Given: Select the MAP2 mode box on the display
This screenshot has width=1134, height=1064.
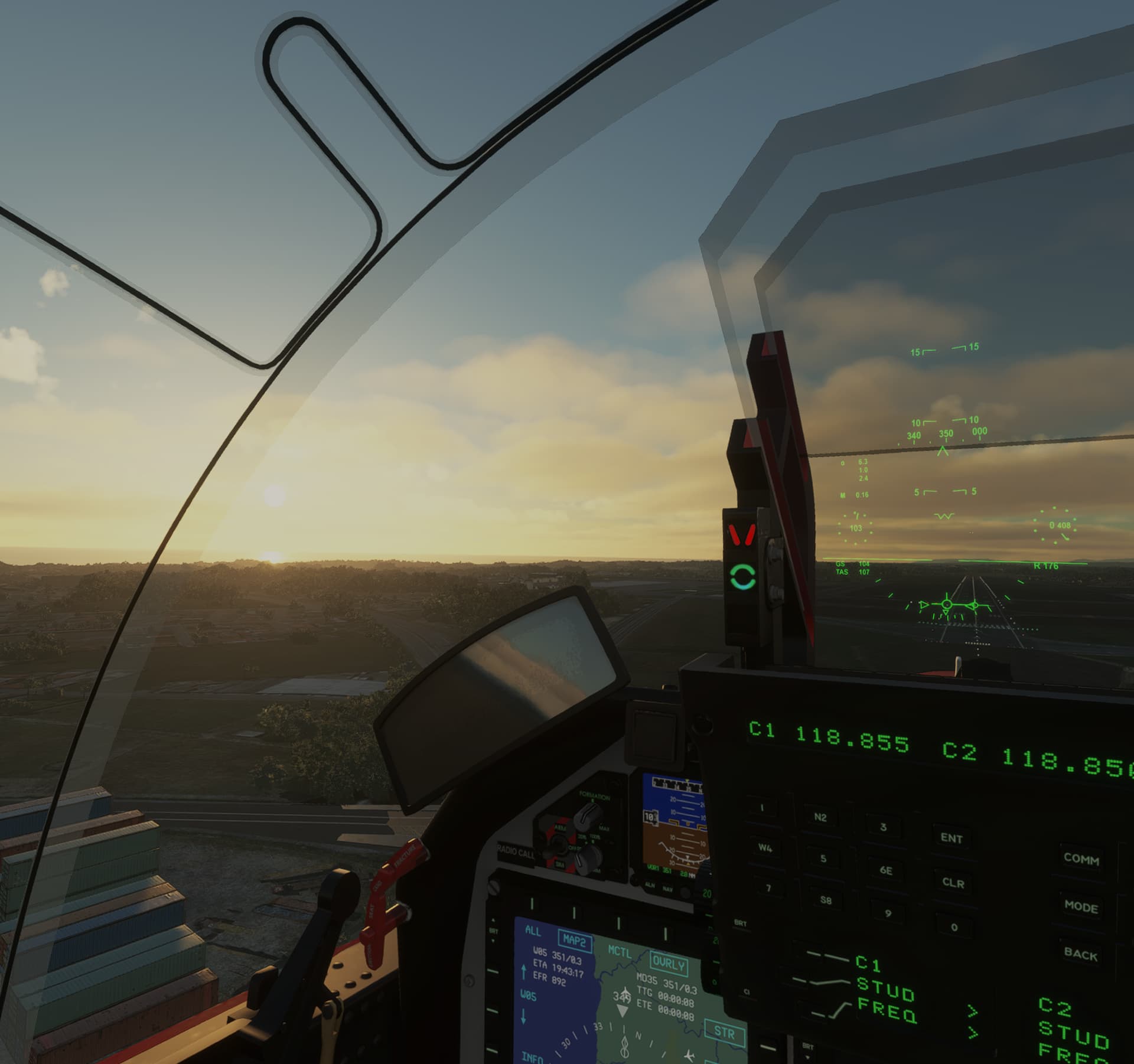Looking at the screenshot, I should (575, 941).
